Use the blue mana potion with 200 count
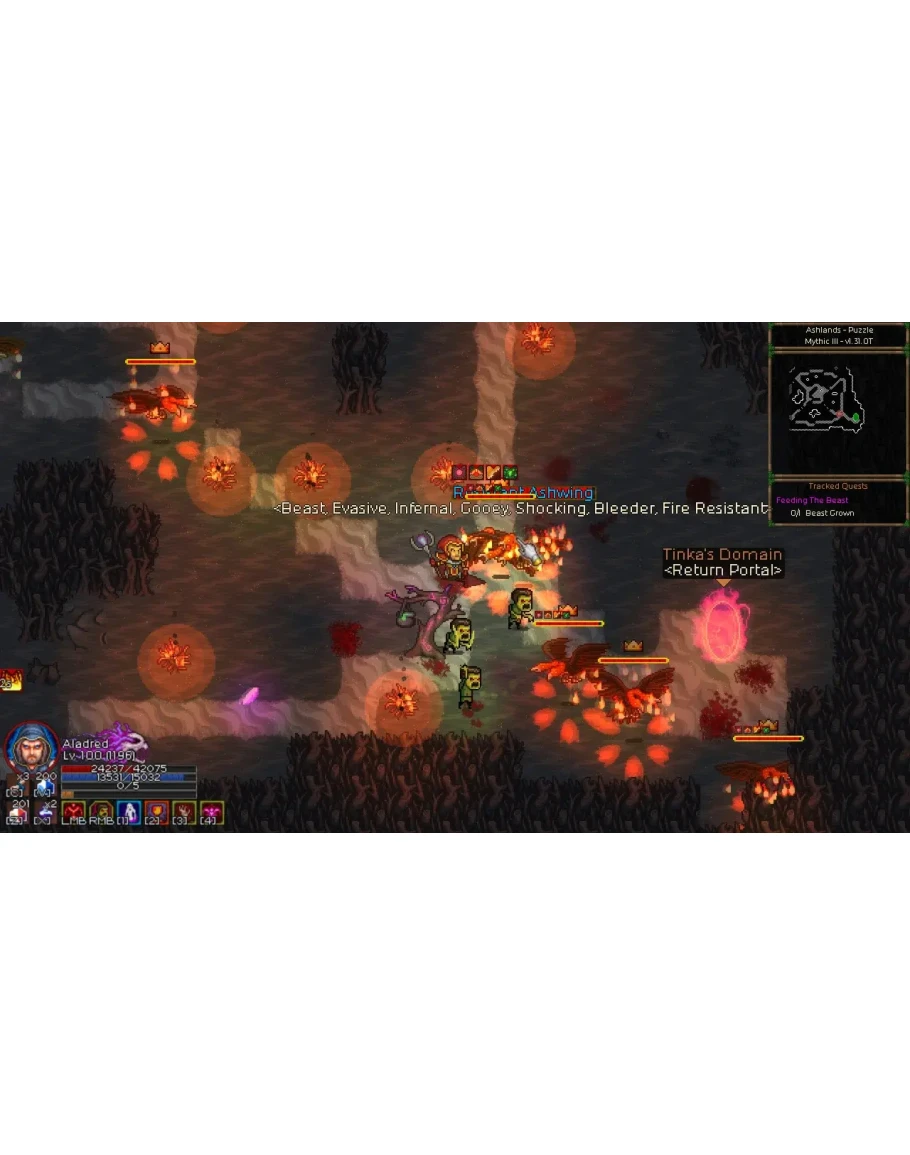The height and width of the screenshot is (1155, 910). tap(45, 784)
